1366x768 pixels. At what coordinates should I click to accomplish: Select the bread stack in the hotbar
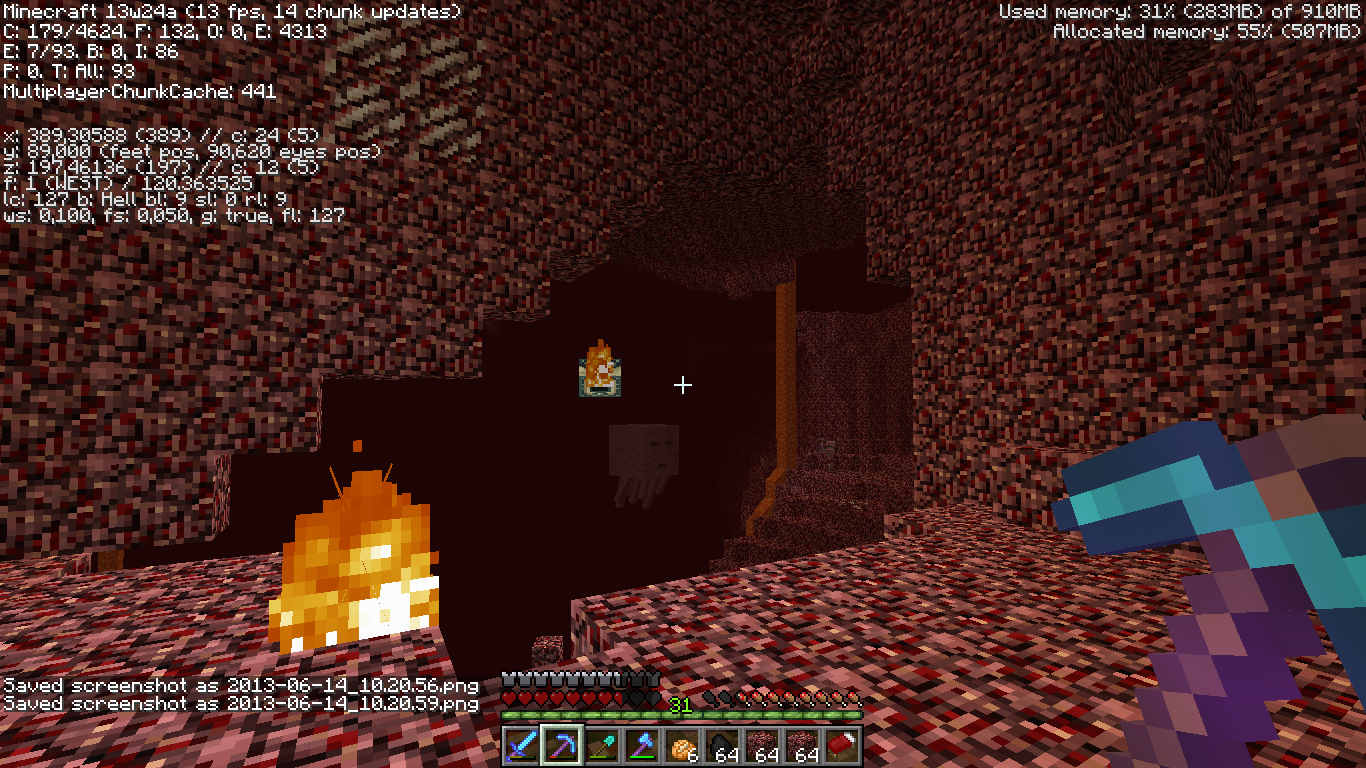pyautogui.click(x=682, y=746)
